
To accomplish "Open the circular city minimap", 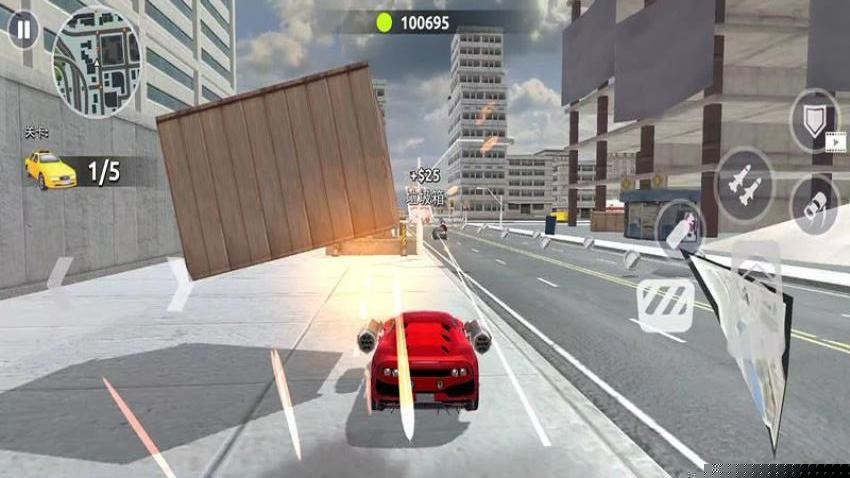I will tap(97, 62).
